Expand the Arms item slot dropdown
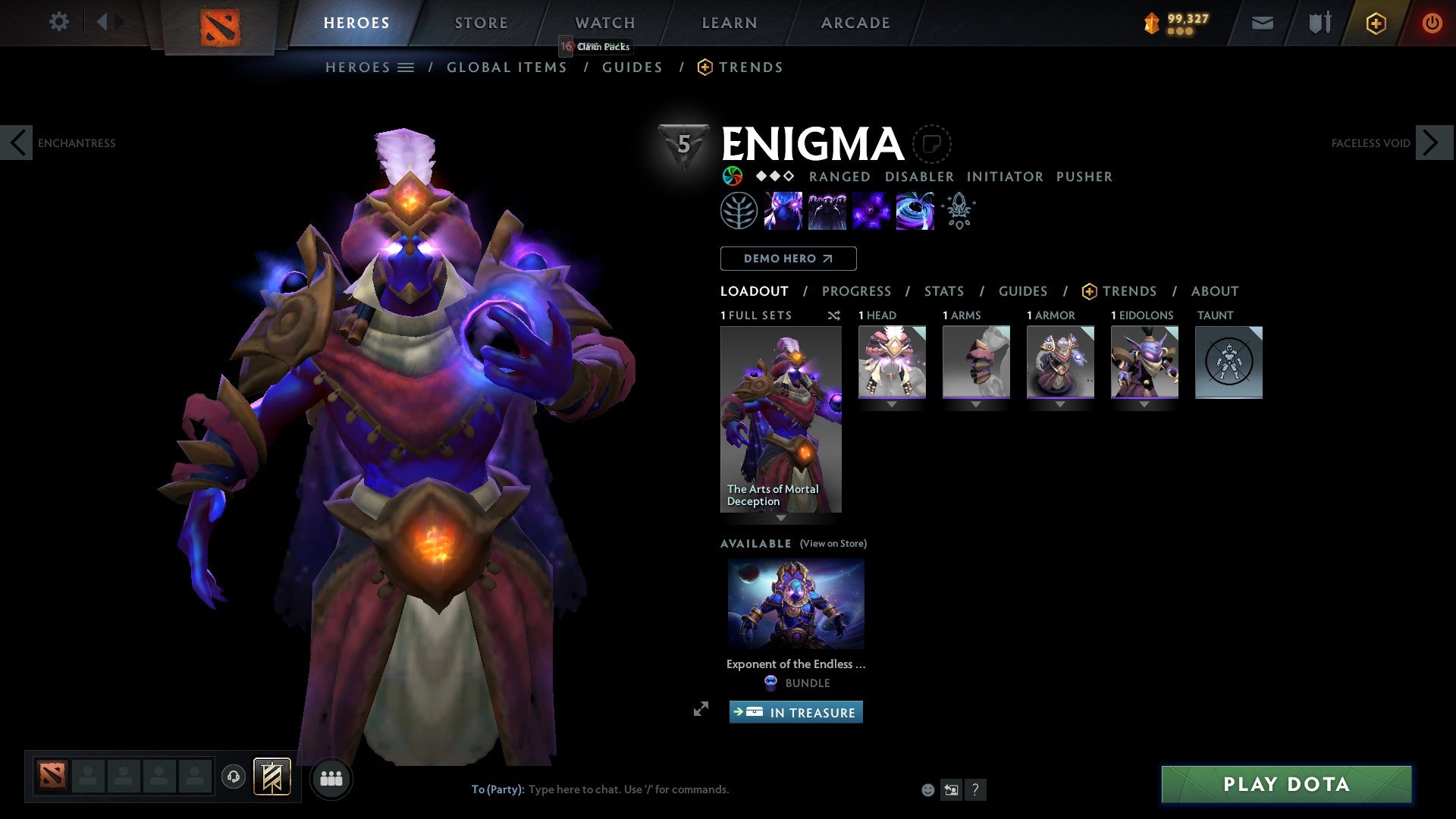The width and height of the screenshot is (1456, 819). (975, 404)
